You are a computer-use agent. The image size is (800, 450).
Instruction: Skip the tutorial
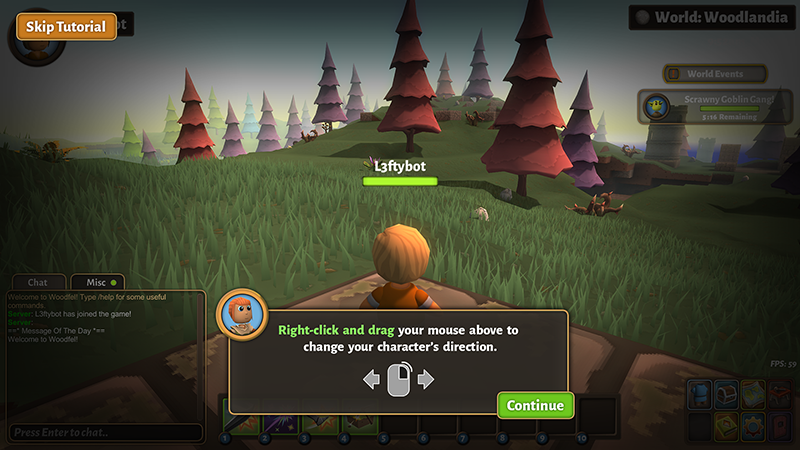[x=66, y=26]
